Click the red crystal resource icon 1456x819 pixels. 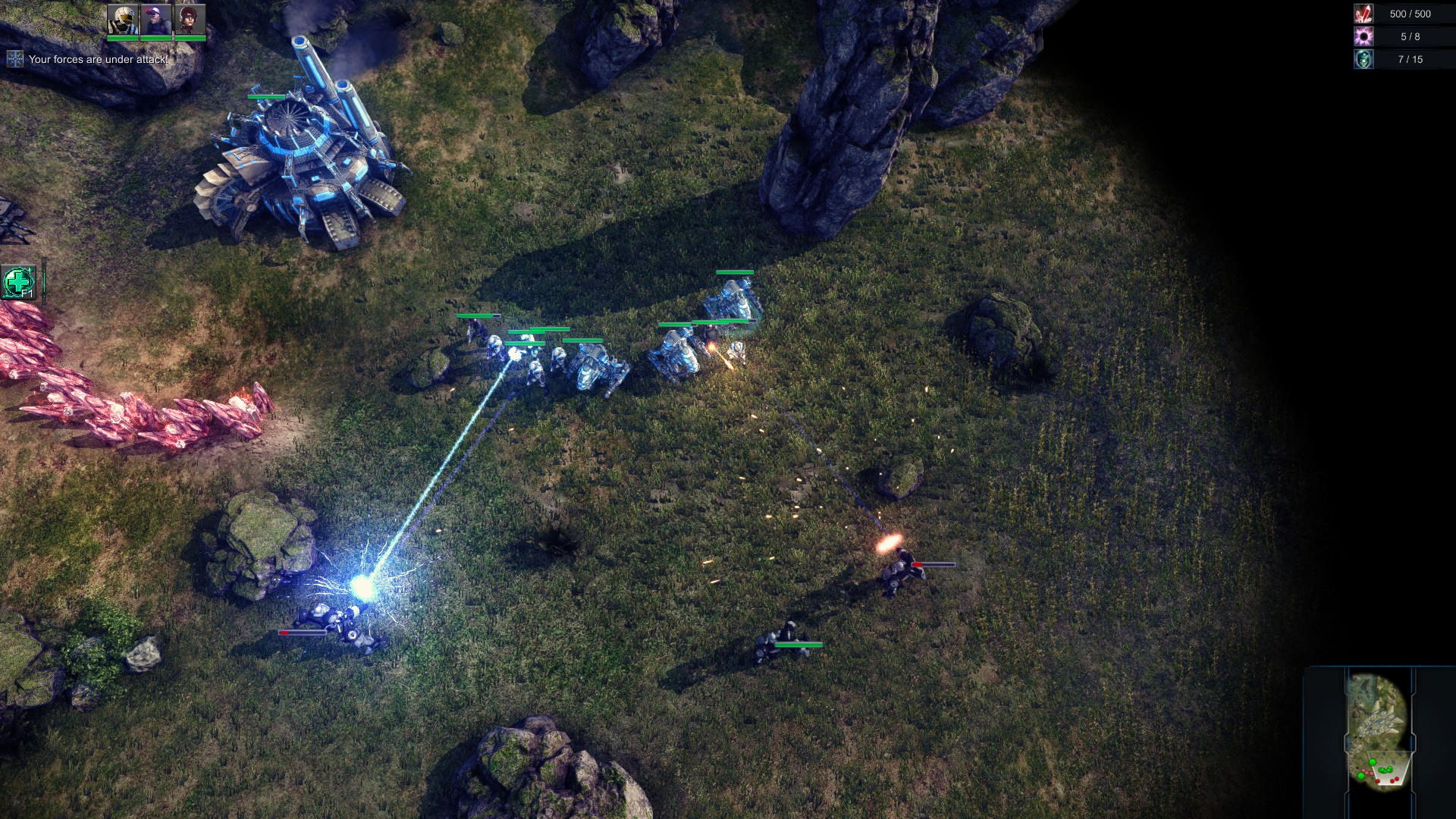pyautogui.click(x=1363, y=14)
